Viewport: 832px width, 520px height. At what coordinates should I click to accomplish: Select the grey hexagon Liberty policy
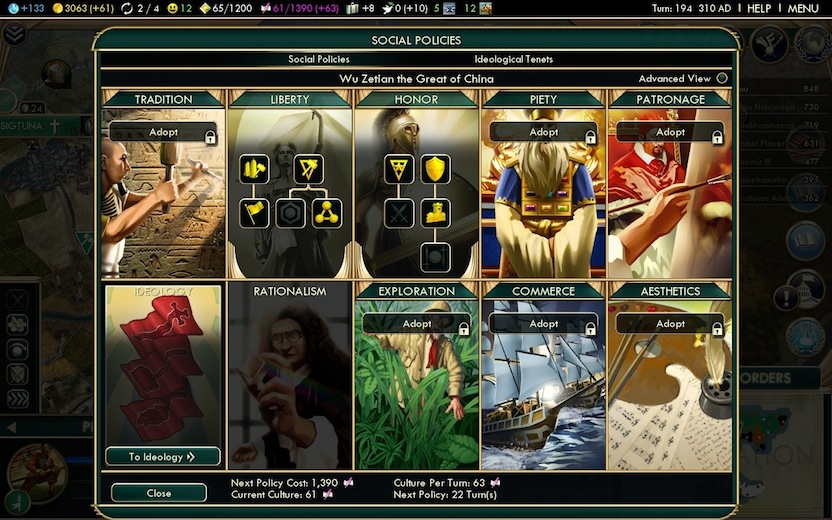pos(290,212)
